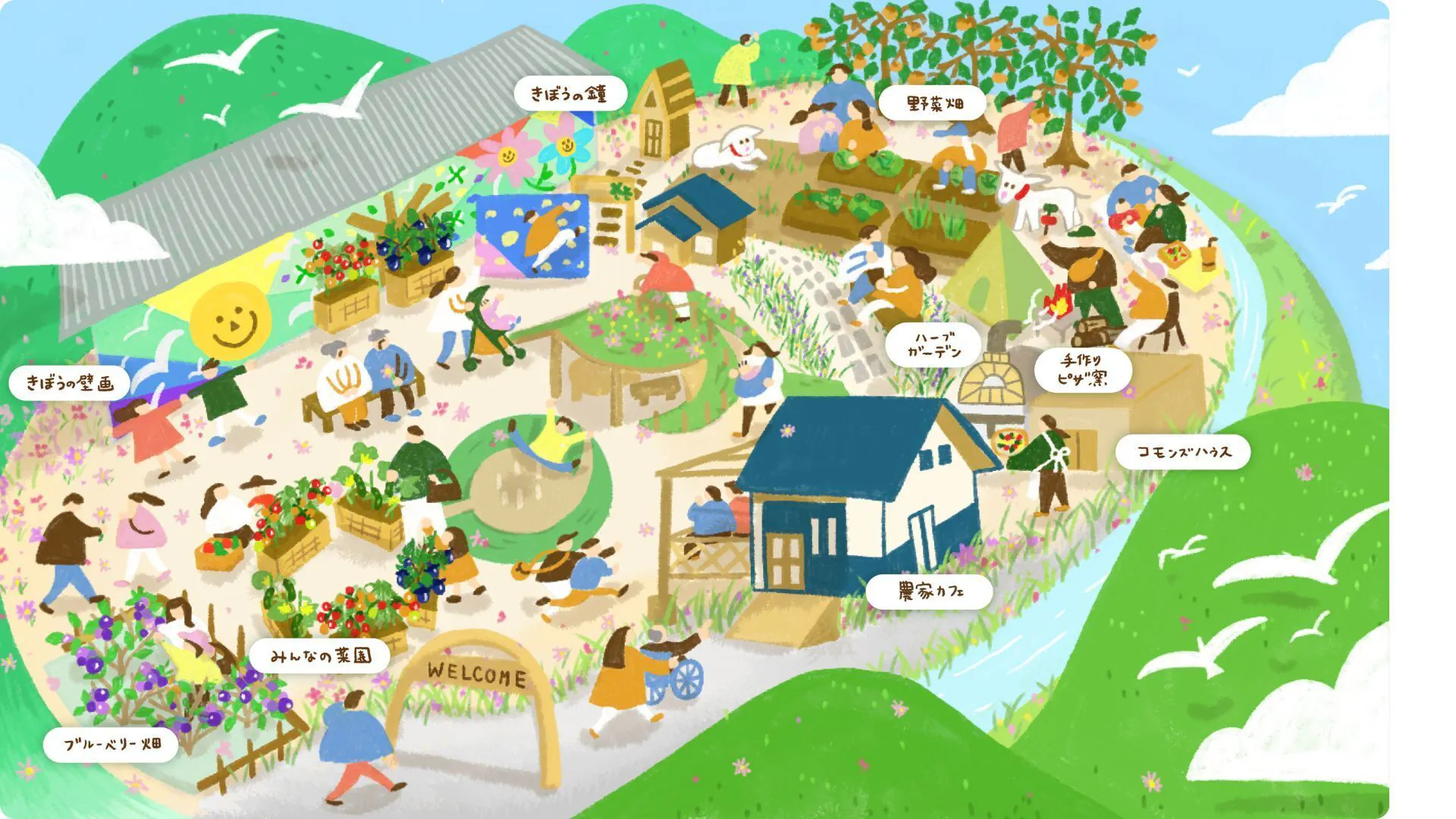Show the きぼうの壁画 location
This screenshot has width=1456, height=819.
(70, 383)
